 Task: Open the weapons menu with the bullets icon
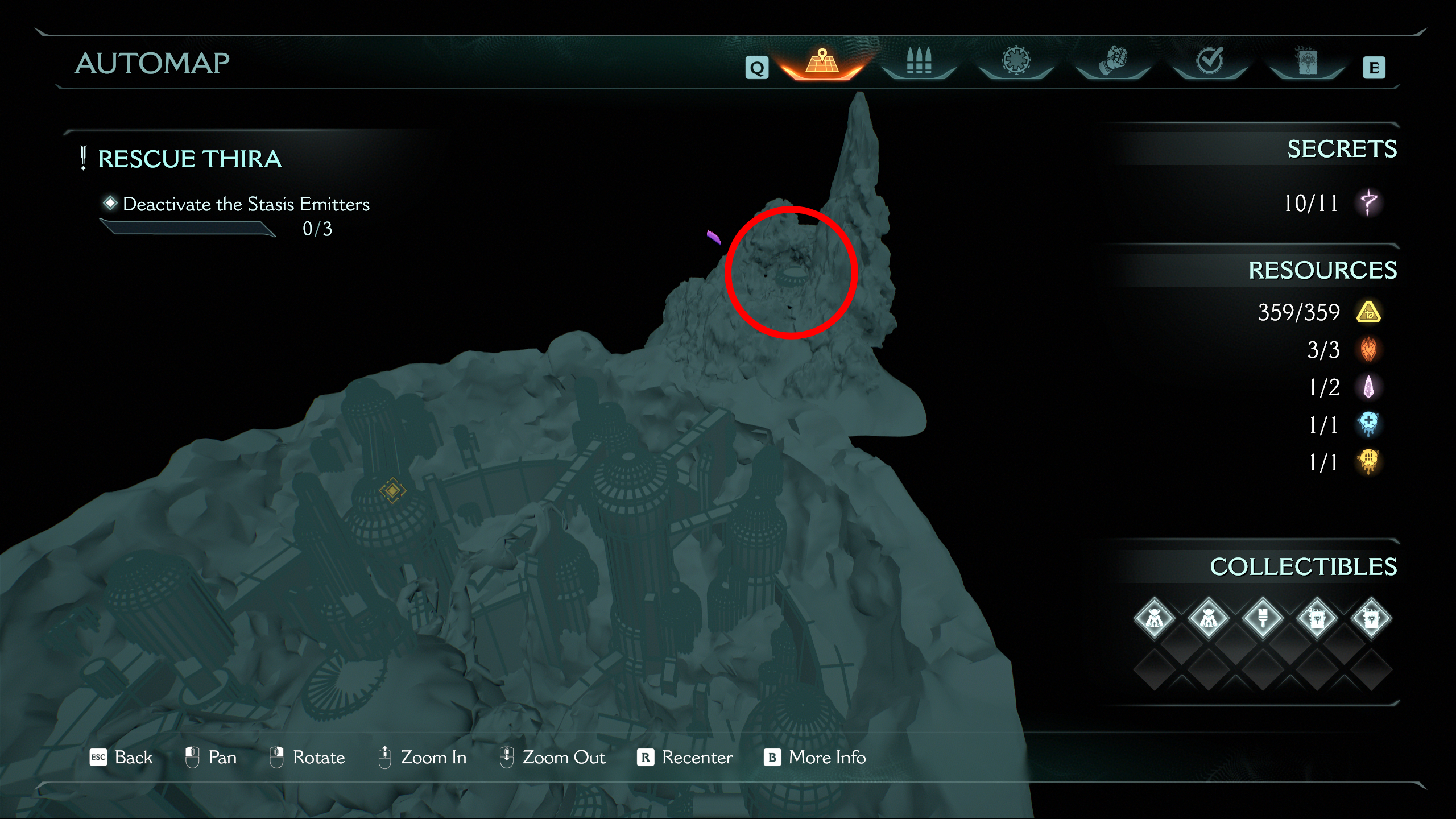click(920, 61)
